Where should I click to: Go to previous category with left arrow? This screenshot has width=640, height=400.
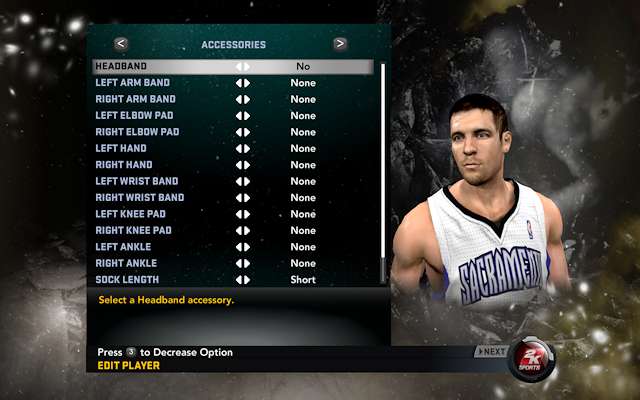121,44
